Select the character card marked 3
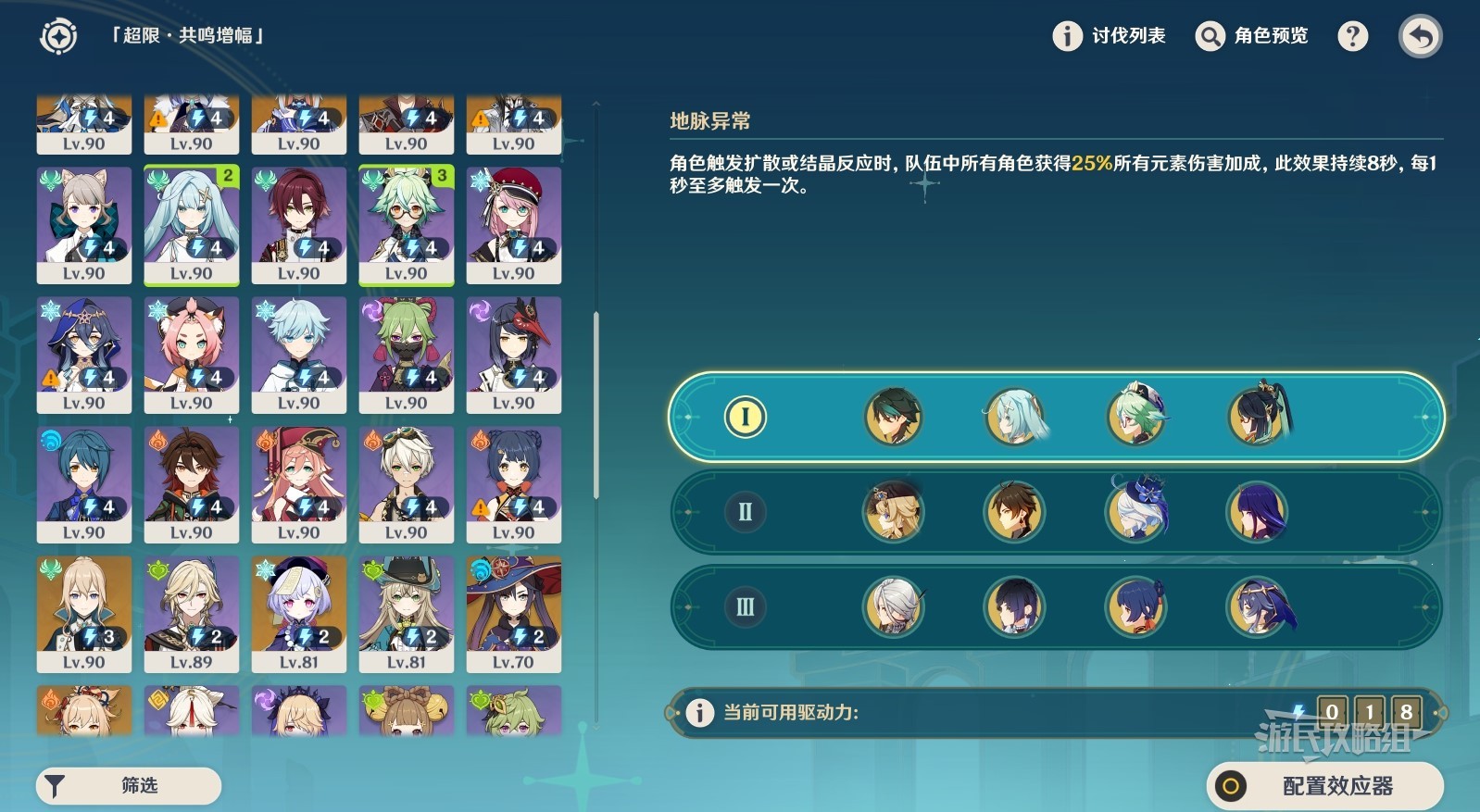 (x=406, y=224)
